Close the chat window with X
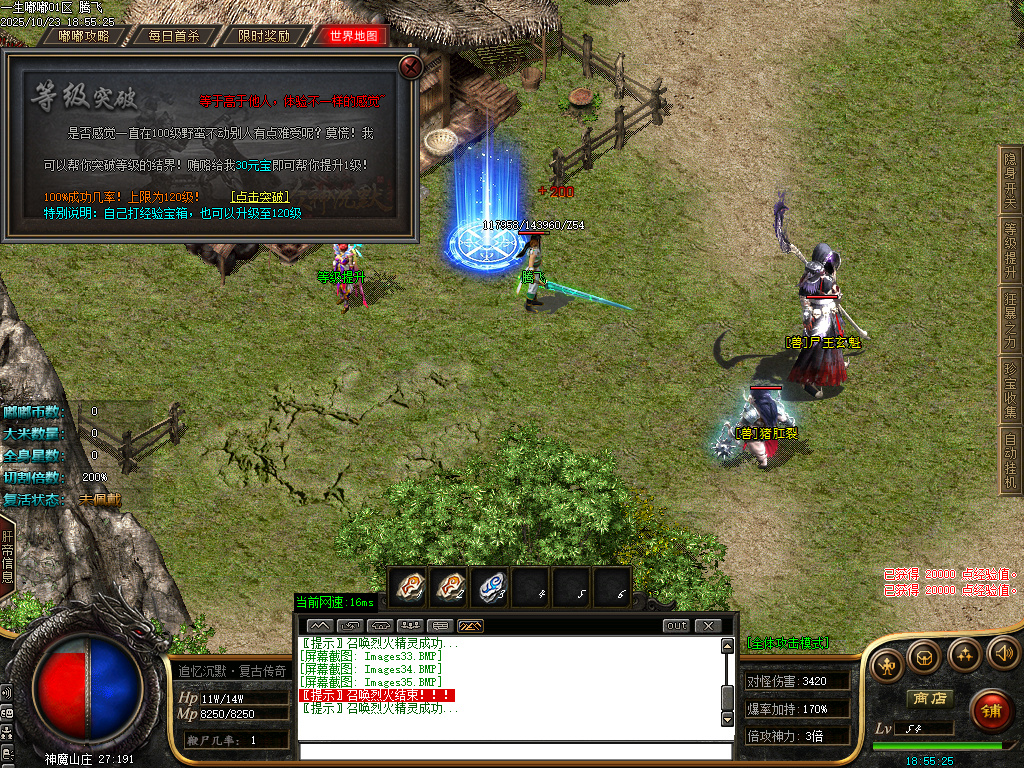Screen dimensions: 1024x768 [708, 626]
